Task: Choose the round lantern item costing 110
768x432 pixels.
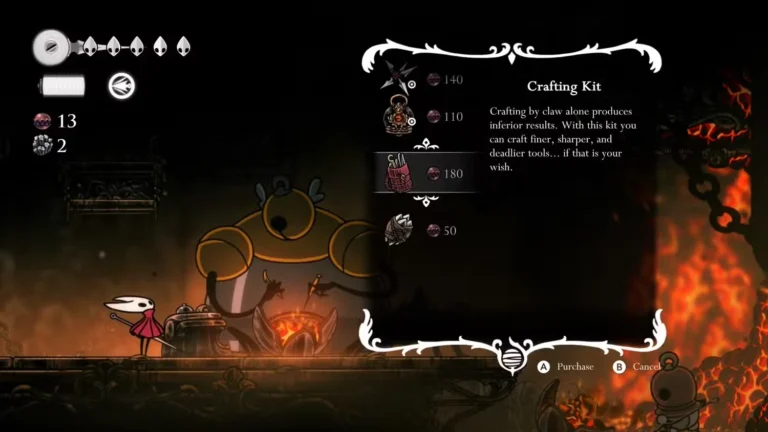Action: coord(400,117)
